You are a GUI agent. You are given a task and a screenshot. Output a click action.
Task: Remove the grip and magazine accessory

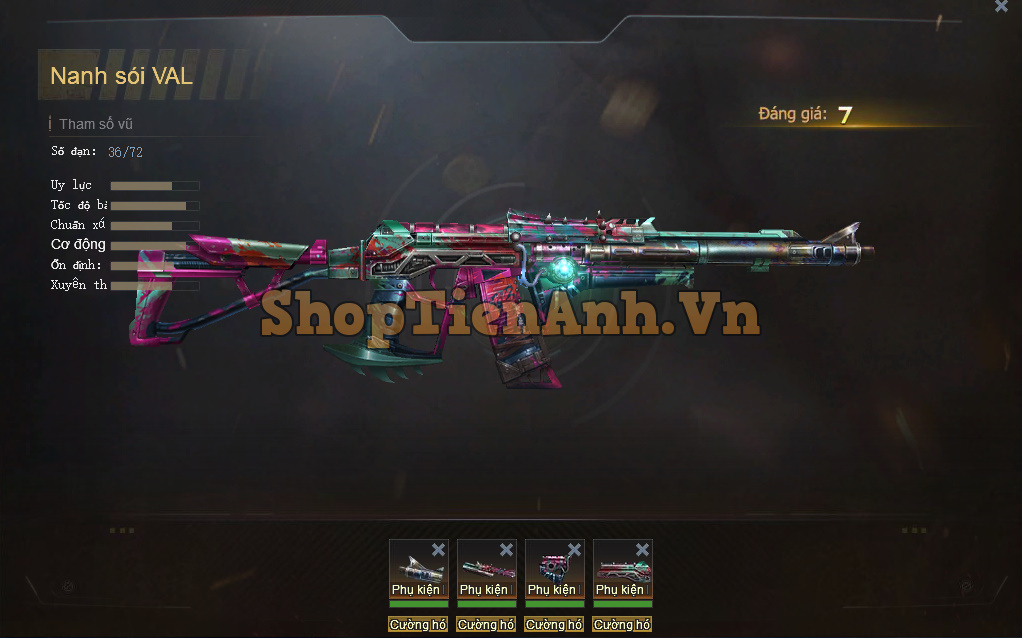tap(574, 549)
